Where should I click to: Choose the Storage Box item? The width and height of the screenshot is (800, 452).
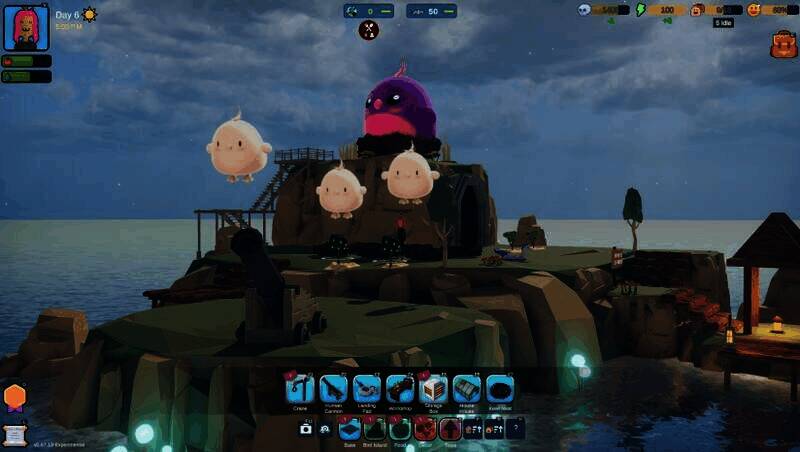[433, 388]
